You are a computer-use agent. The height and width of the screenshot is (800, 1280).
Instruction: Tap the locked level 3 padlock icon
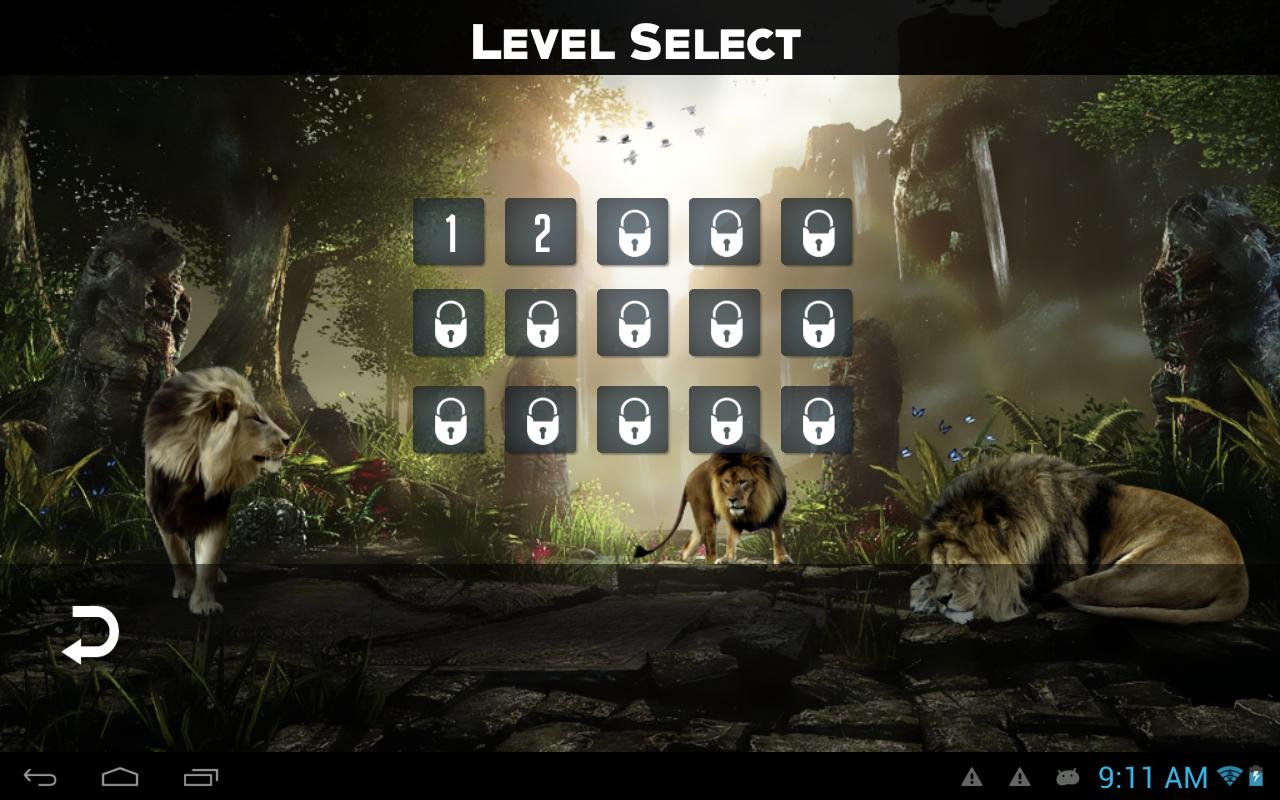click(632, 232)
